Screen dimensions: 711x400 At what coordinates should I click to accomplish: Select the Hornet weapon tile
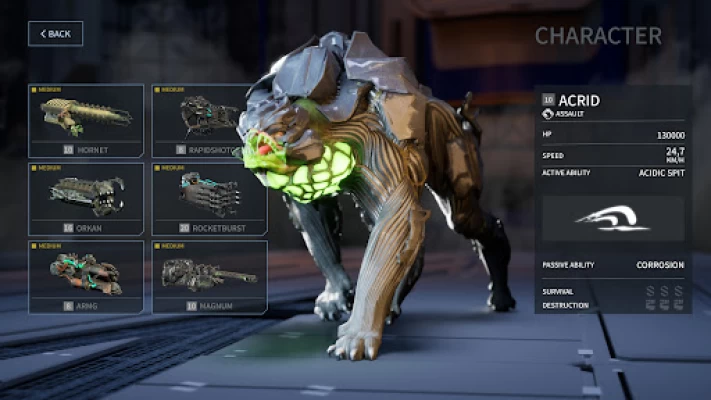86,121
